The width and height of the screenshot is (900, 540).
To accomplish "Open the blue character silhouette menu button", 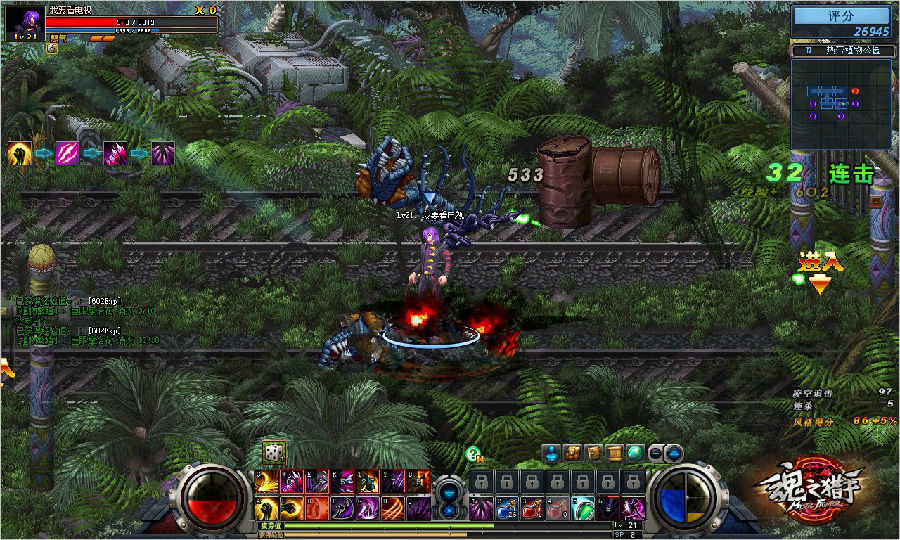I will 552,453.
